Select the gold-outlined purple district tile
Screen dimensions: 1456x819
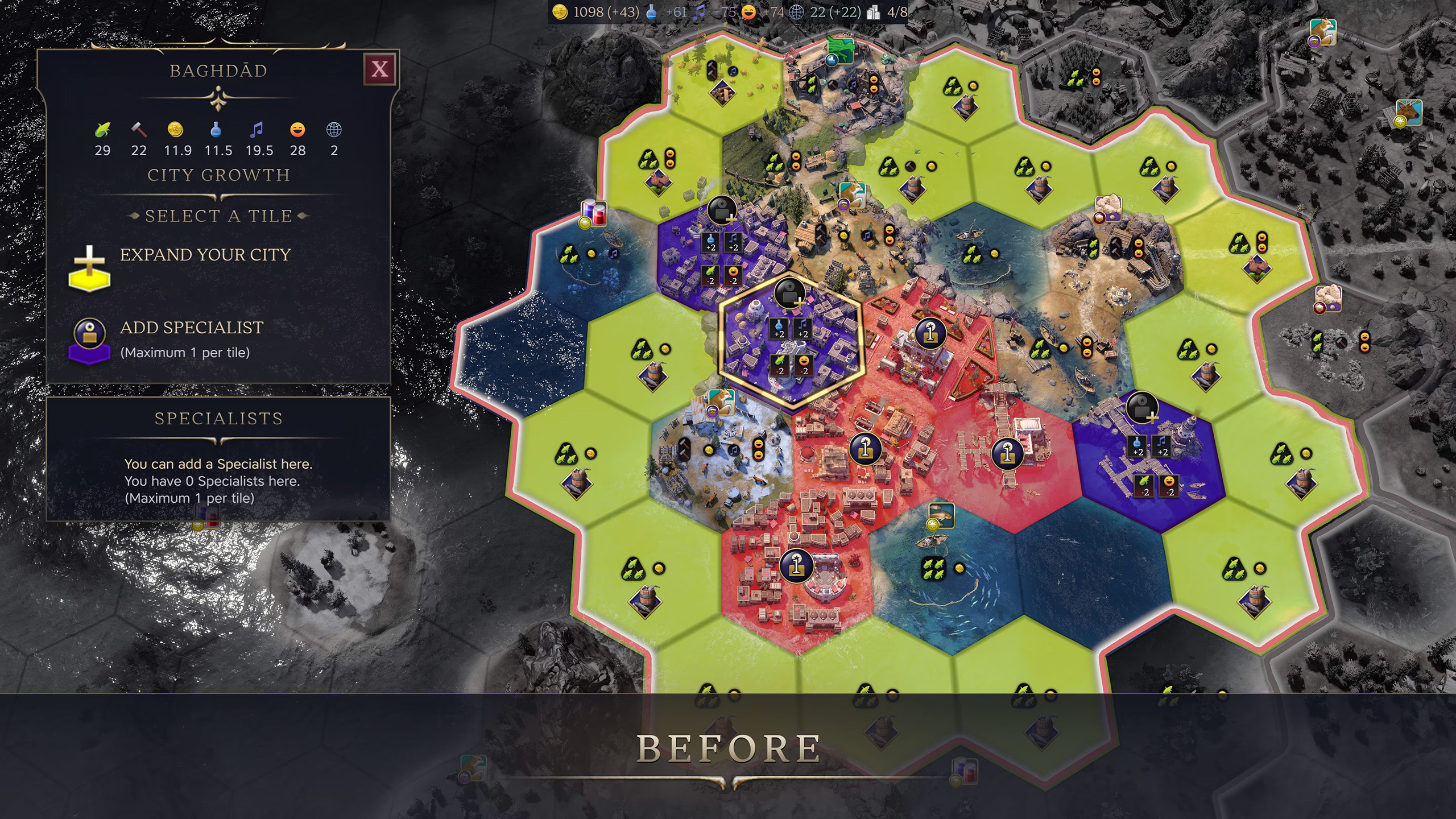pyautogui.click(x=791, y=345)
